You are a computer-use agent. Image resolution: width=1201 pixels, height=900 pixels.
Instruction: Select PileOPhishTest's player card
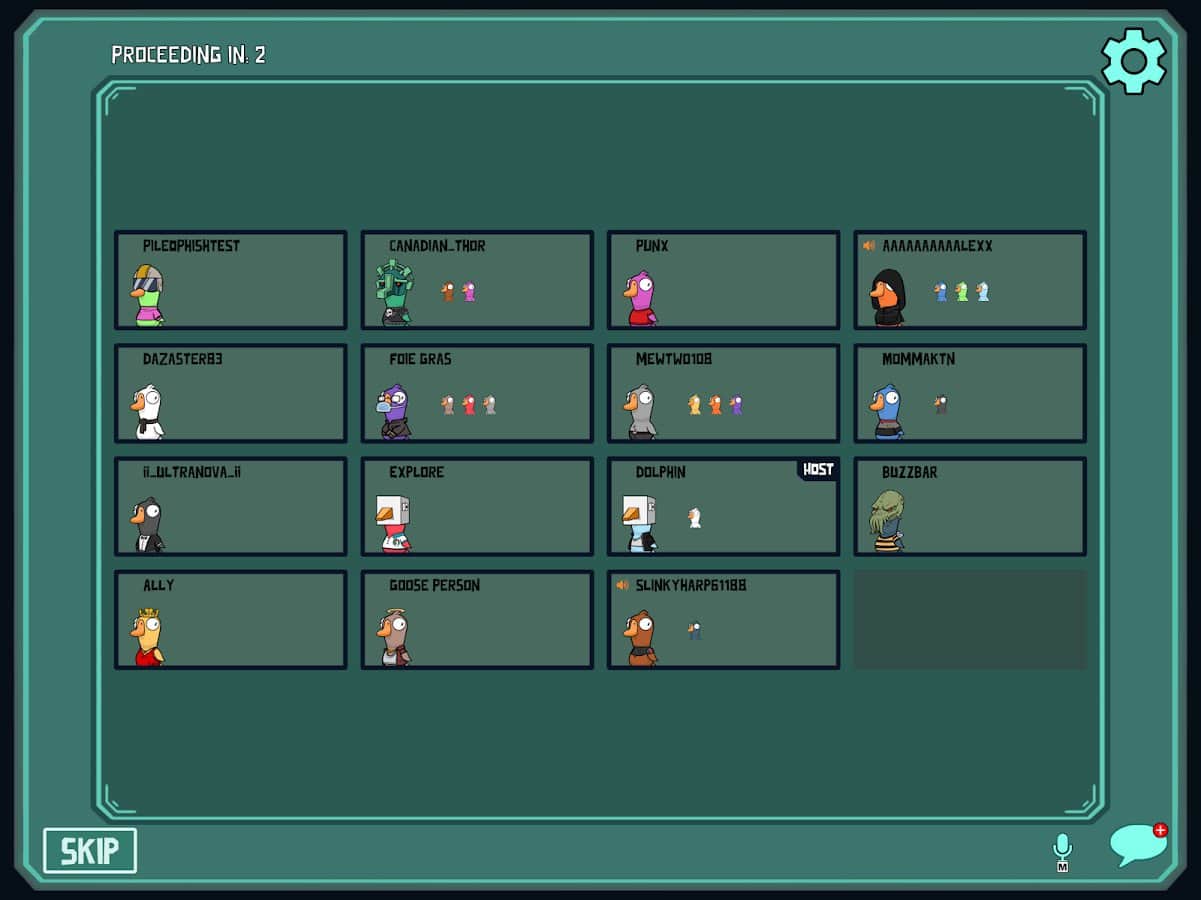coord(231,280)
